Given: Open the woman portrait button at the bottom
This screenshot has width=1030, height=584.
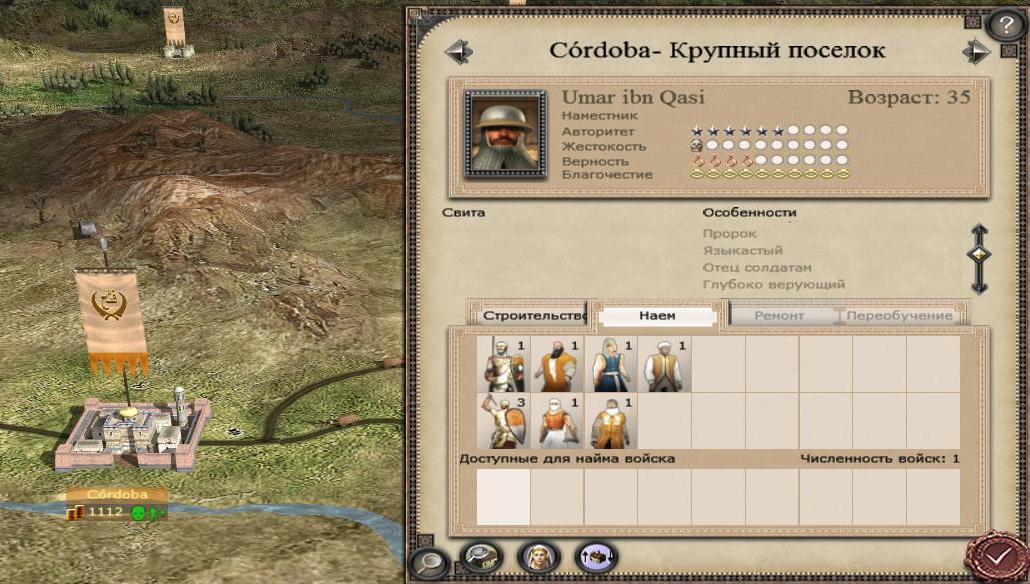Looking at the screenshot, I should click(537, 557).
